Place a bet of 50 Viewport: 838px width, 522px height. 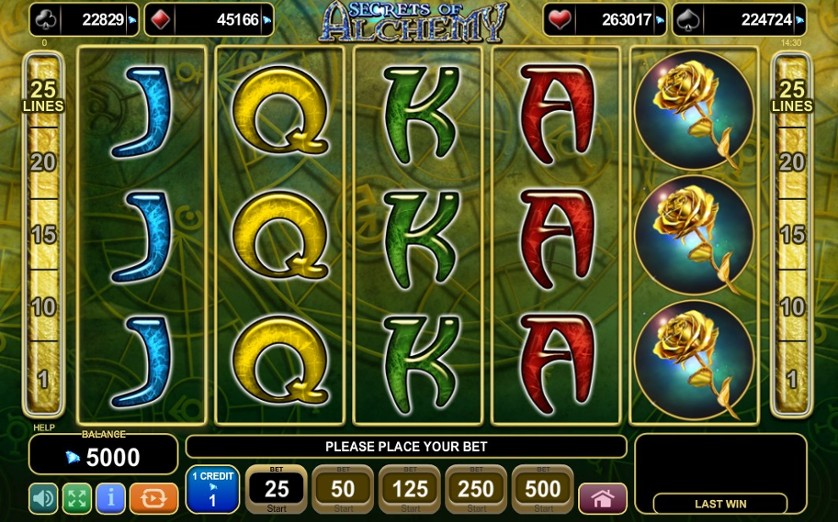click(x=343, y=489)
